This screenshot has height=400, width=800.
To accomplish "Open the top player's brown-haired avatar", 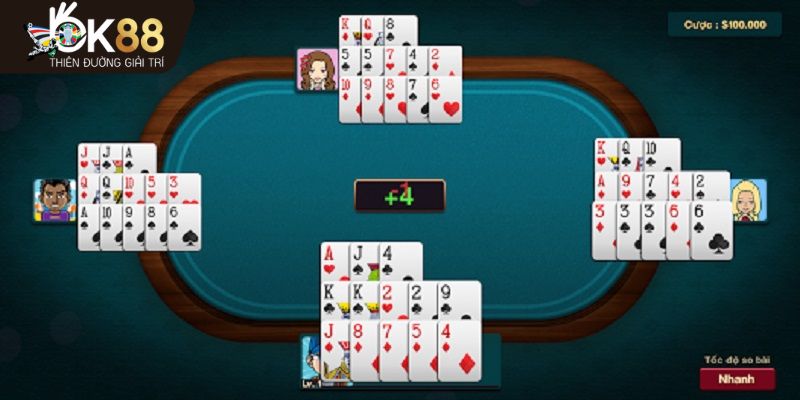I will point(315,68).
